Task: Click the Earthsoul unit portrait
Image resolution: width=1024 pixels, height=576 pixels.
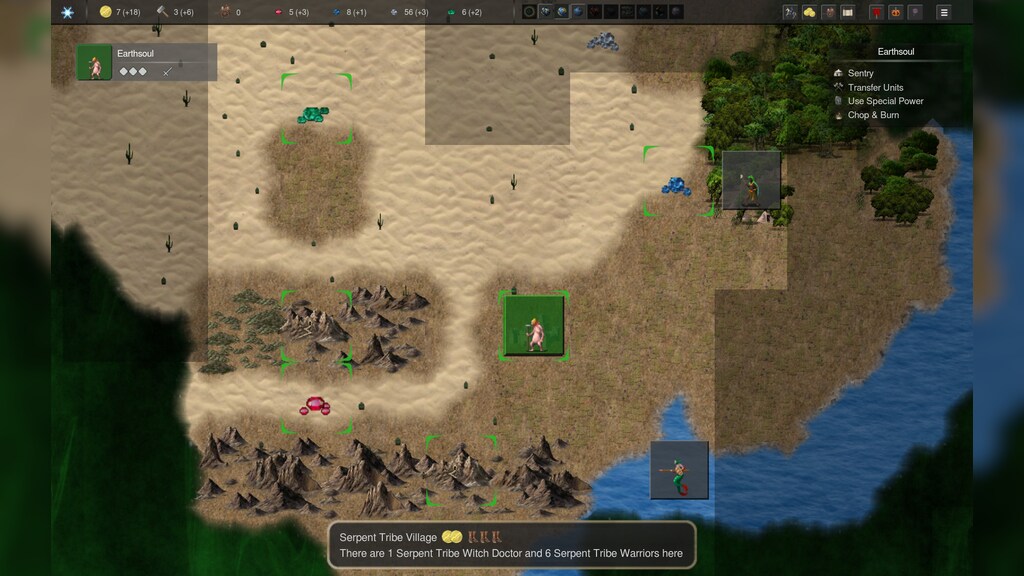Action: click(95, 63)
